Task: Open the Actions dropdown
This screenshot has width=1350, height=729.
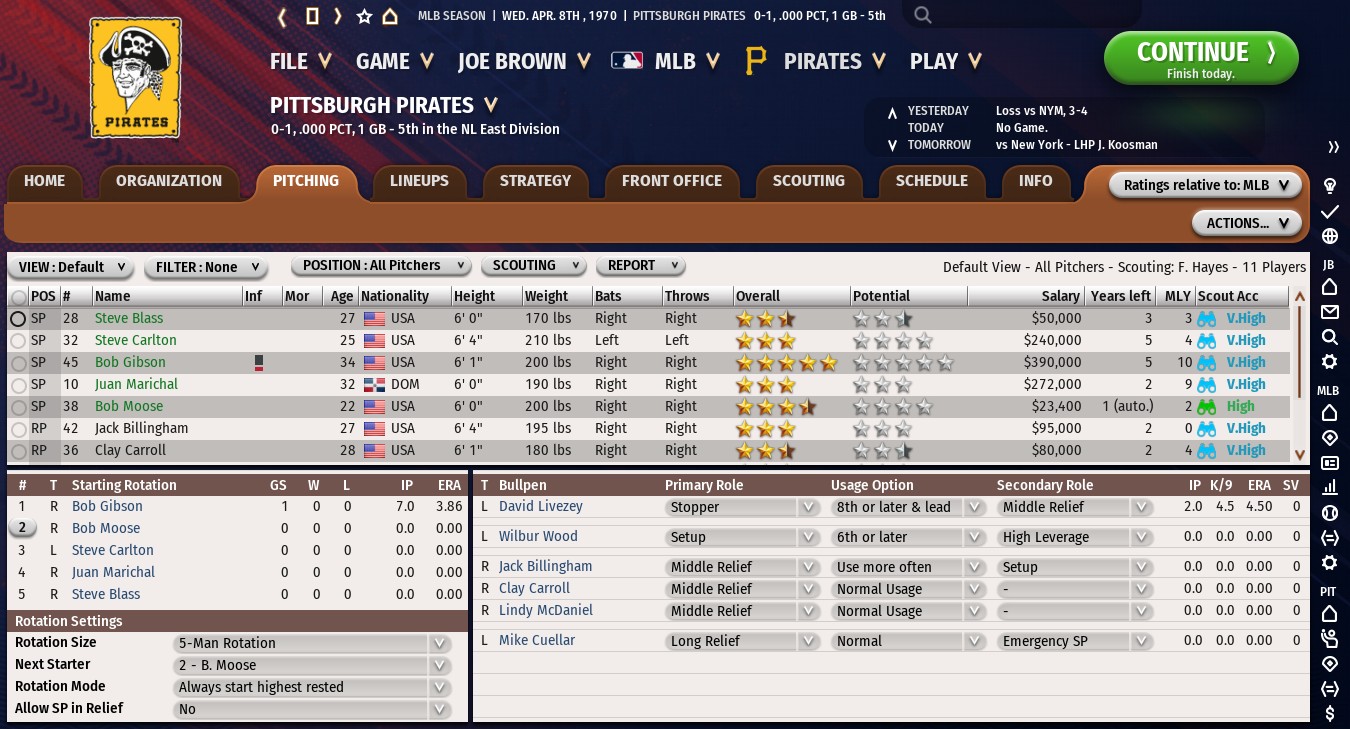Action: point(1246,223)
